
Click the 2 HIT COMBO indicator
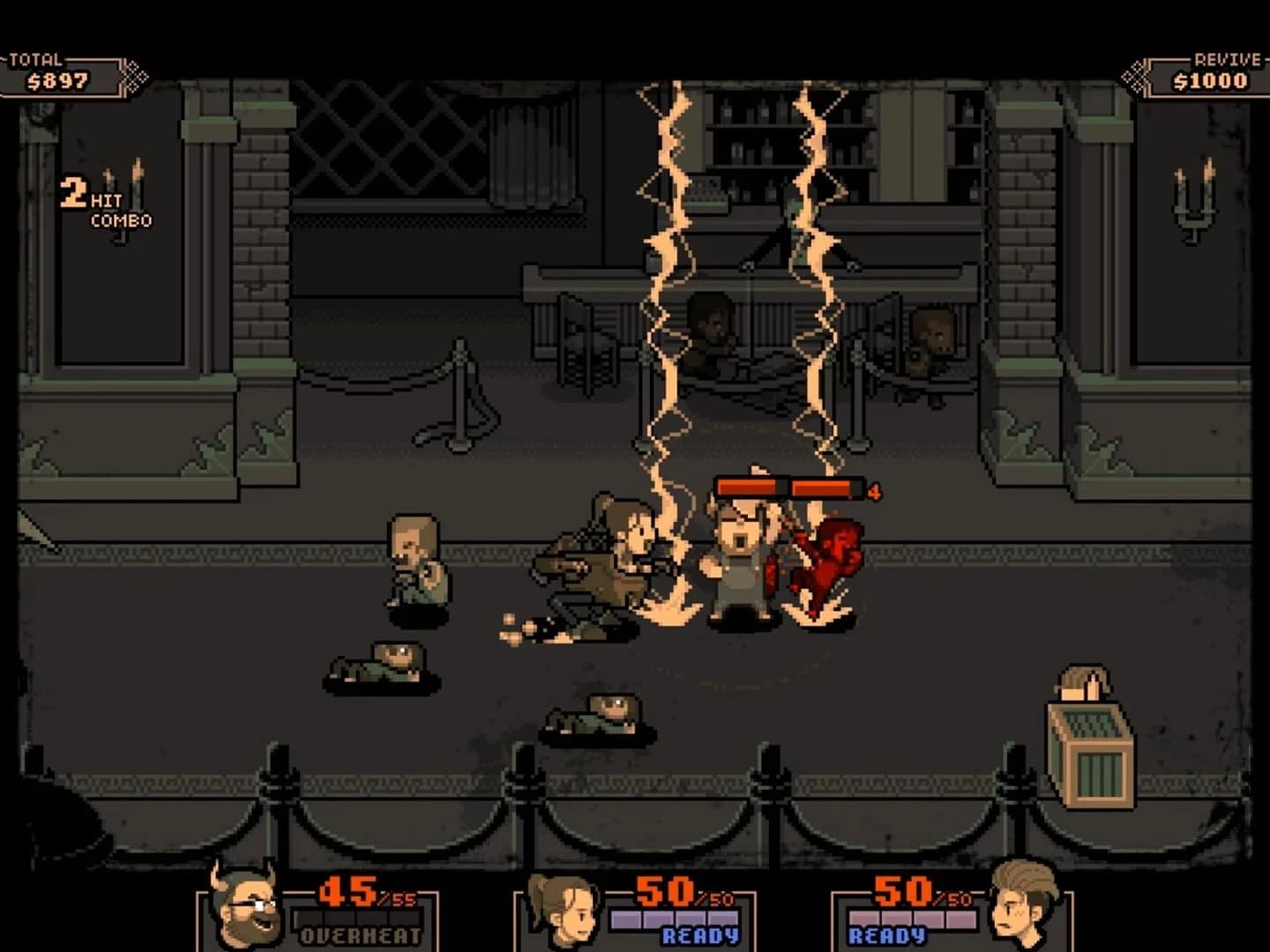coord(106,203)
